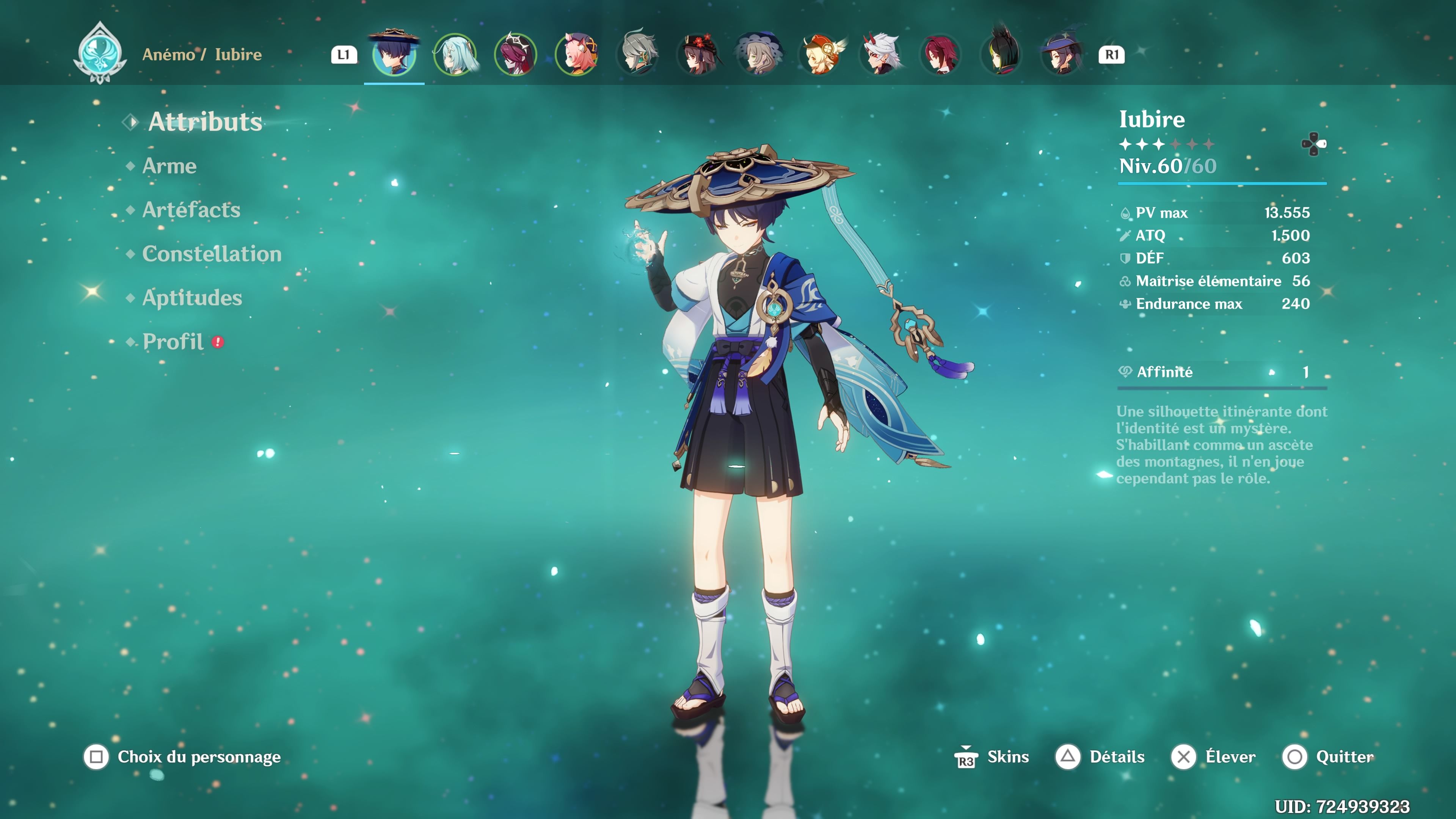Switch to Faruzan's teal-haired portrait
The width and height of the screenshot is (1456, 819).
tap(455, 54)
